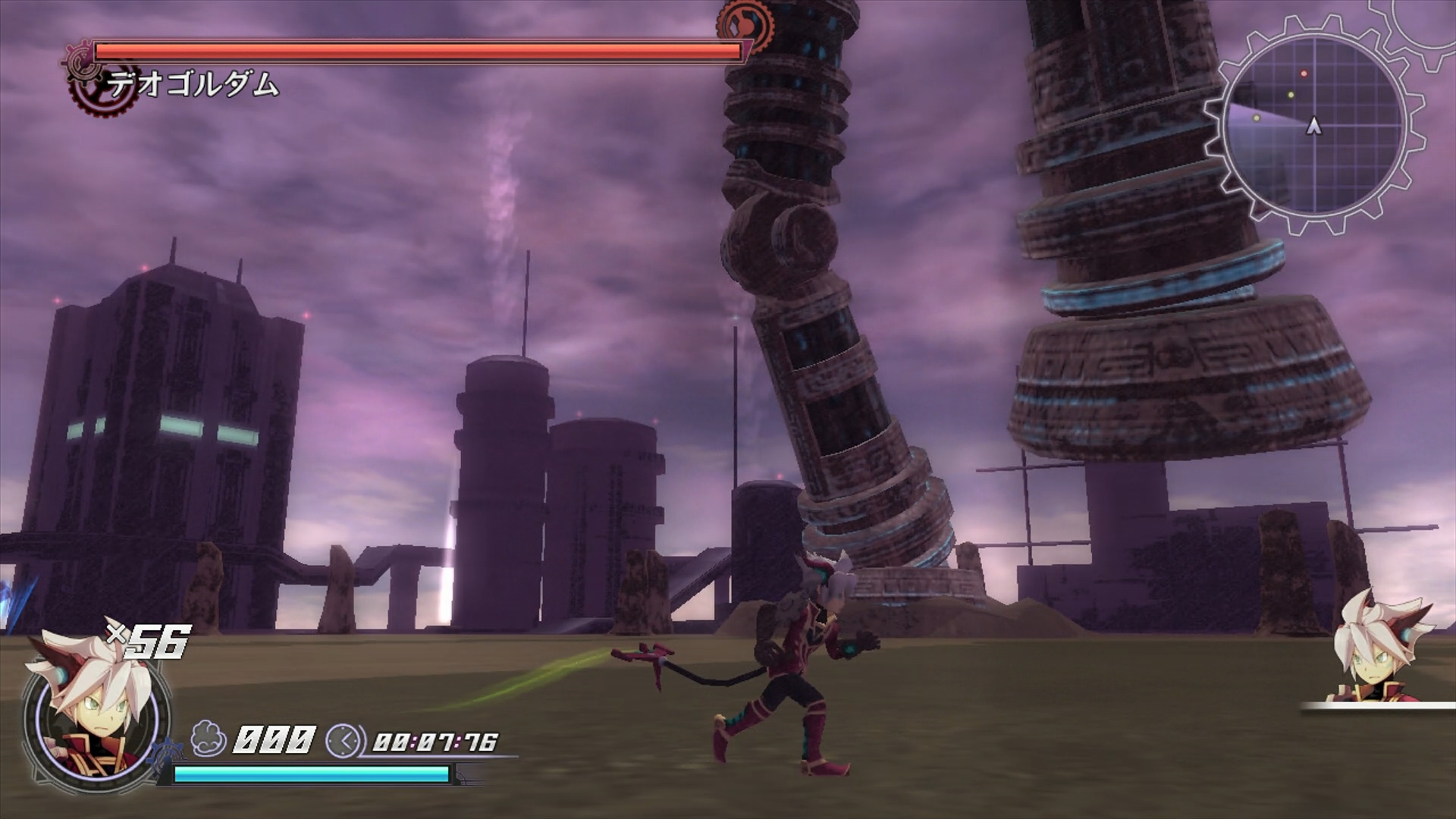Click the circular gear-framed minimap
This screenshot has width=1456, height=819.
point(1314,126)
